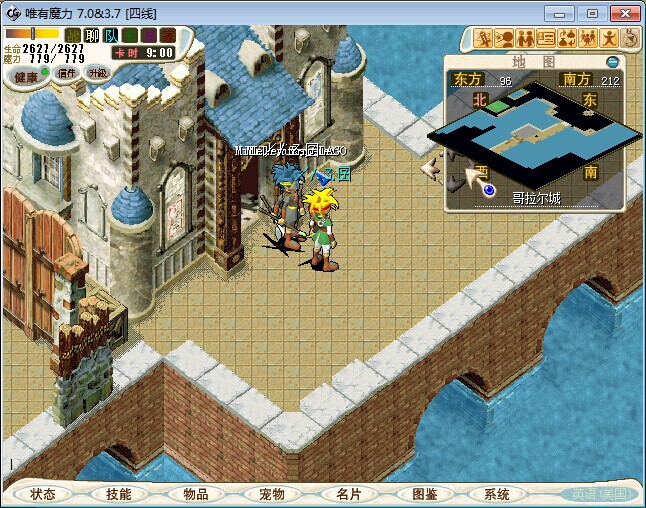Click the 升級 level-up button
This screenshot has height=508, width=646.
tap(97, 73)
